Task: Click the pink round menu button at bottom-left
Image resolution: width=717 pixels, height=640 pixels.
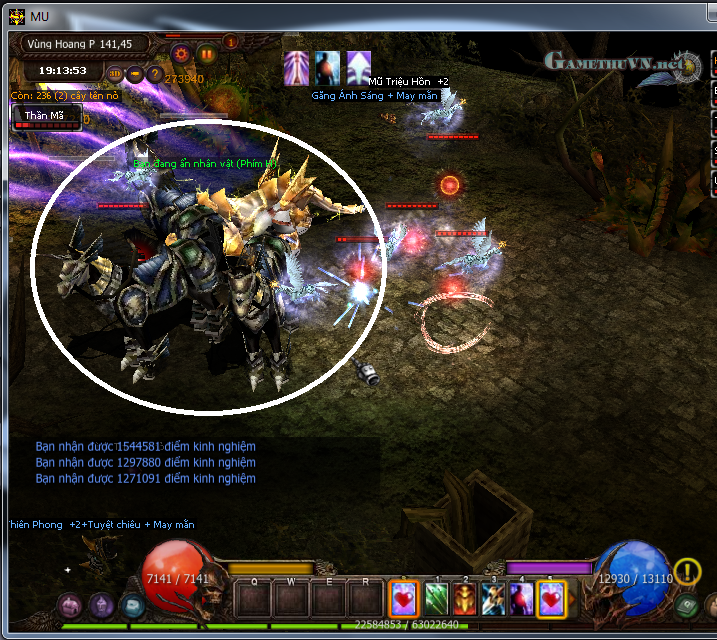Action: coord(69,605)
